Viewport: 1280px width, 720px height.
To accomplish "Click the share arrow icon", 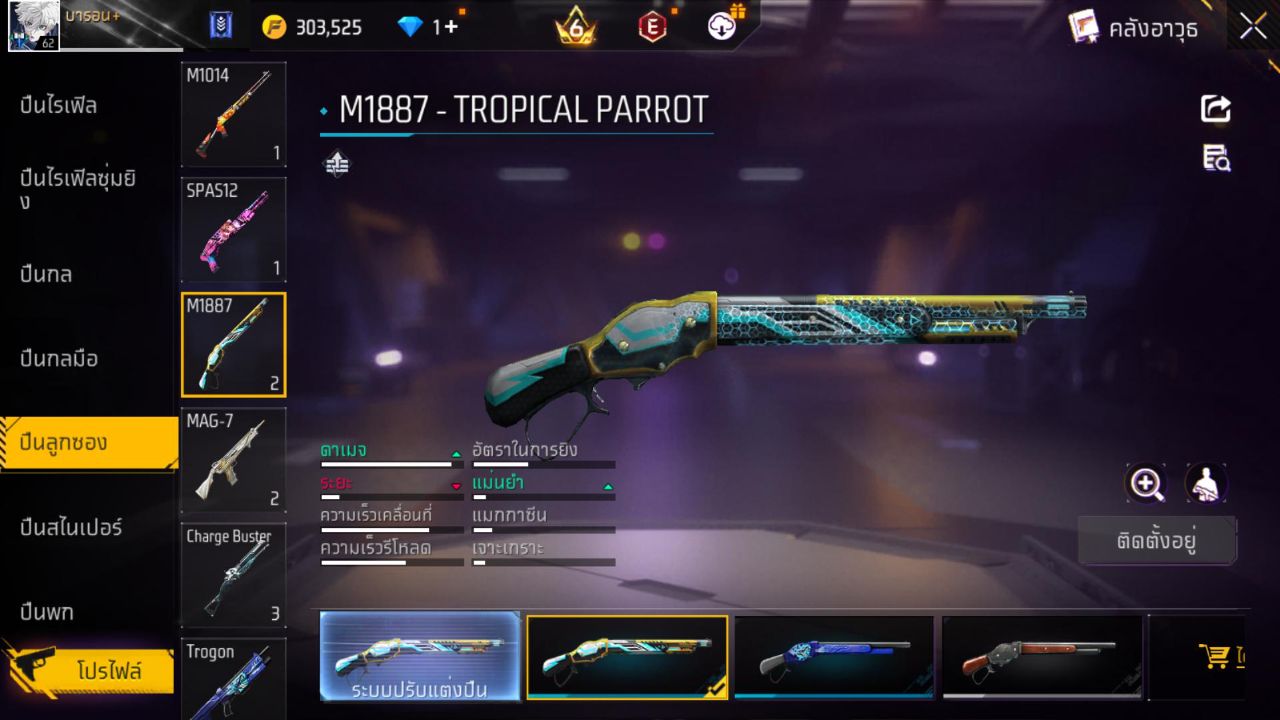I will tap(1216, 109).
